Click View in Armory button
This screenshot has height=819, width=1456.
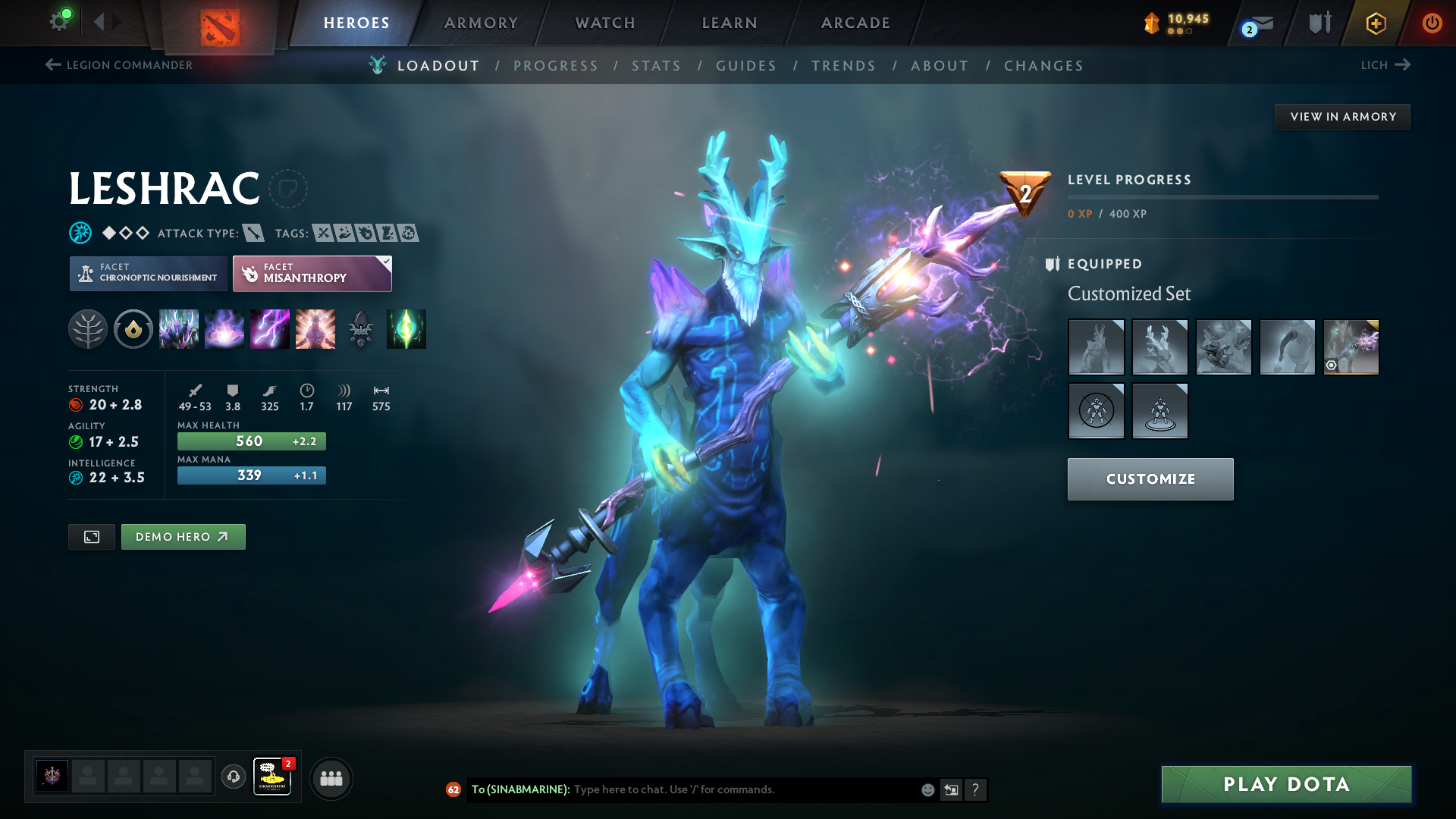tap(1342, 117)
